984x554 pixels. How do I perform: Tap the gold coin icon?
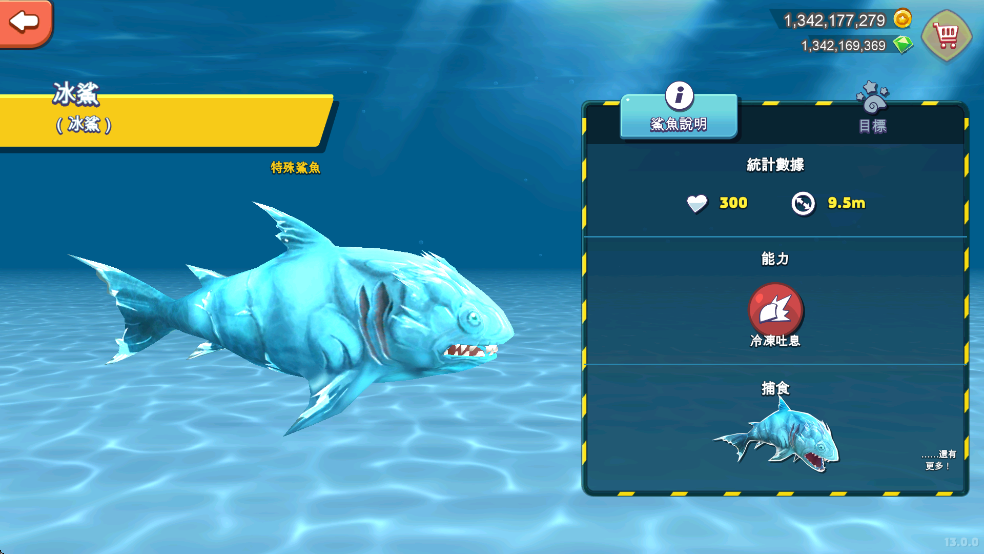click(x=902, y=19)
